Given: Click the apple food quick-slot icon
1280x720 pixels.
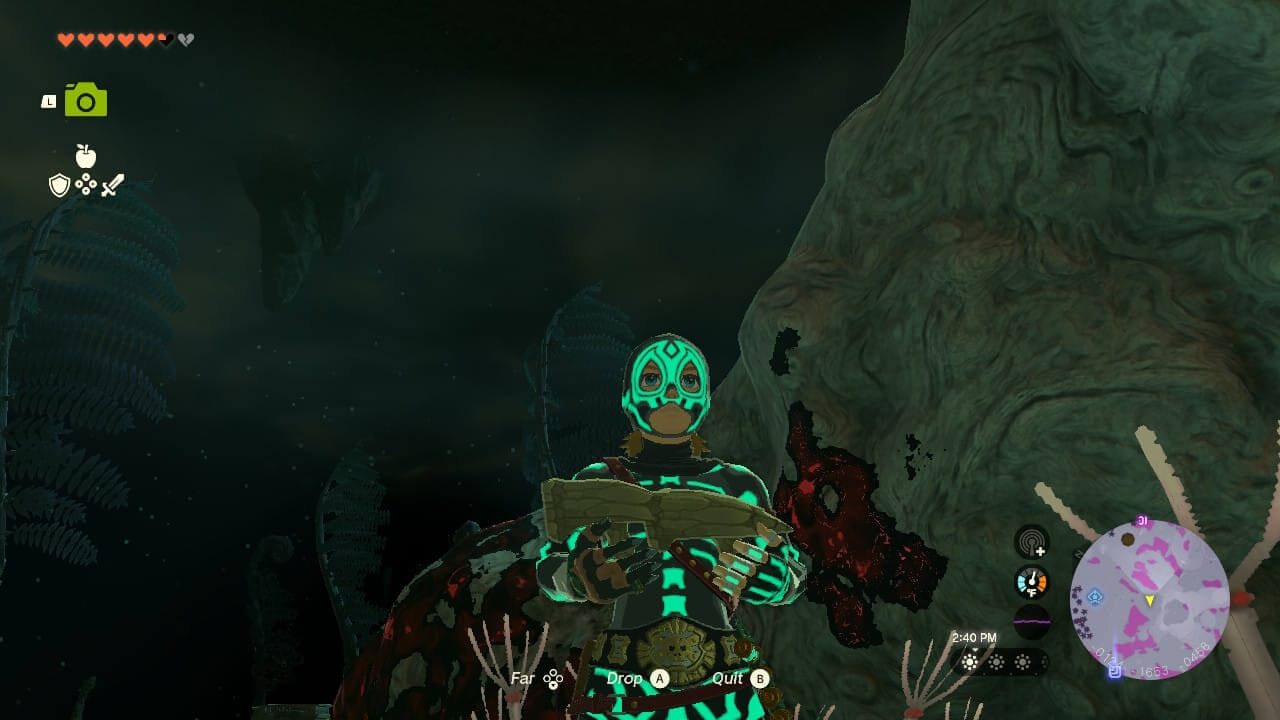Looking at the screenshot, I should 85,156.
